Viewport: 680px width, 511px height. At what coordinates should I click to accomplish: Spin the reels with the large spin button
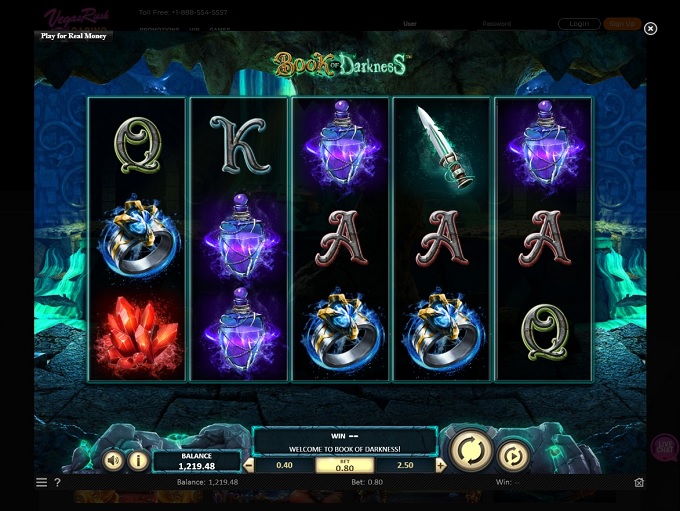click(x=469, y=451)
